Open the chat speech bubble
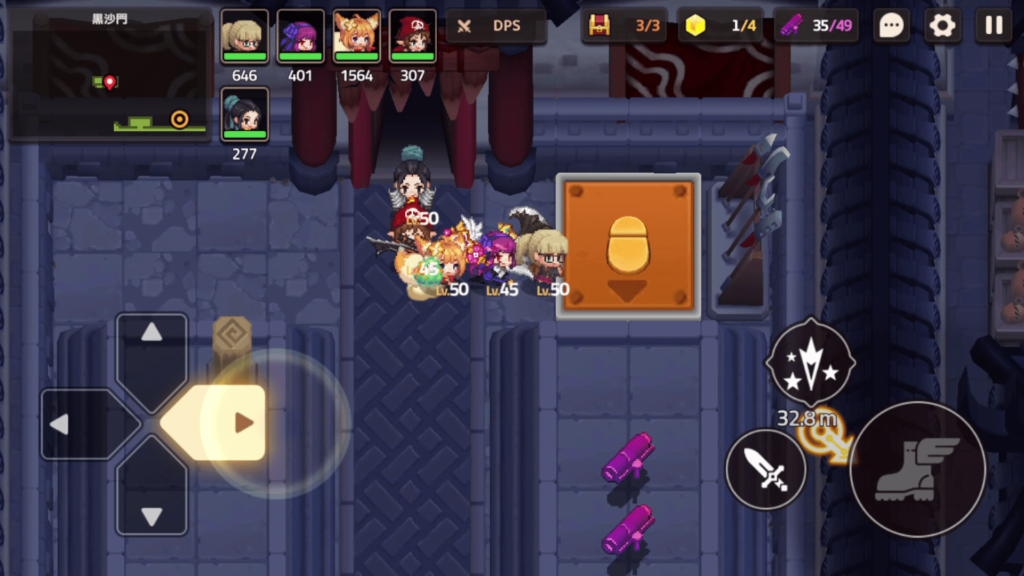 click(x=890, y=26)
